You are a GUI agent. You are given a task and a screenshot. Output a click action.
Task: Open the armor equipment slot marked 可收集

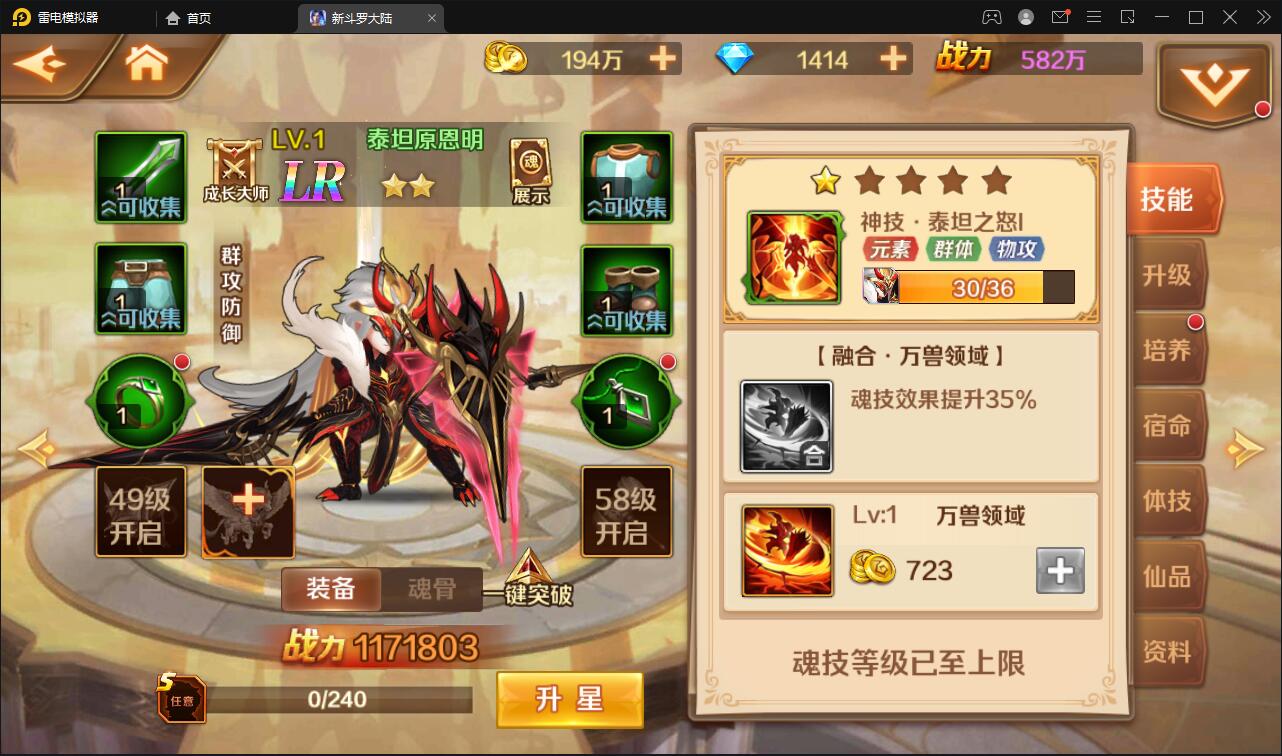click(x=626, y=177)
